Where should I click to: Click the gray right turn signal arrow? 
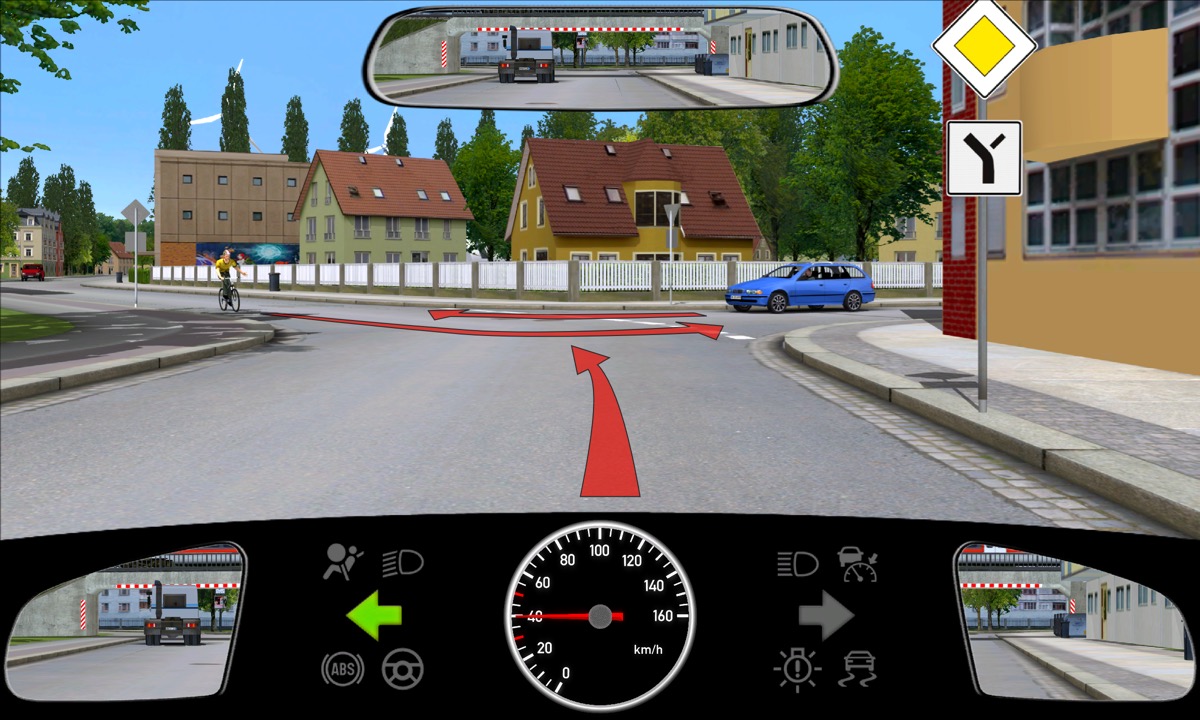[x=826, y=615]
